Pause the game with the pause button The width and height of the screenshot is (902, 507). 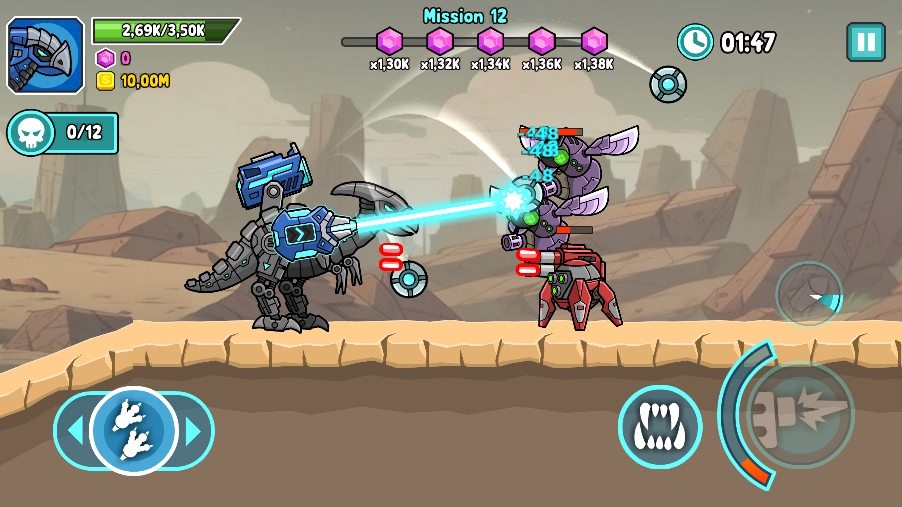coord(865,42)
